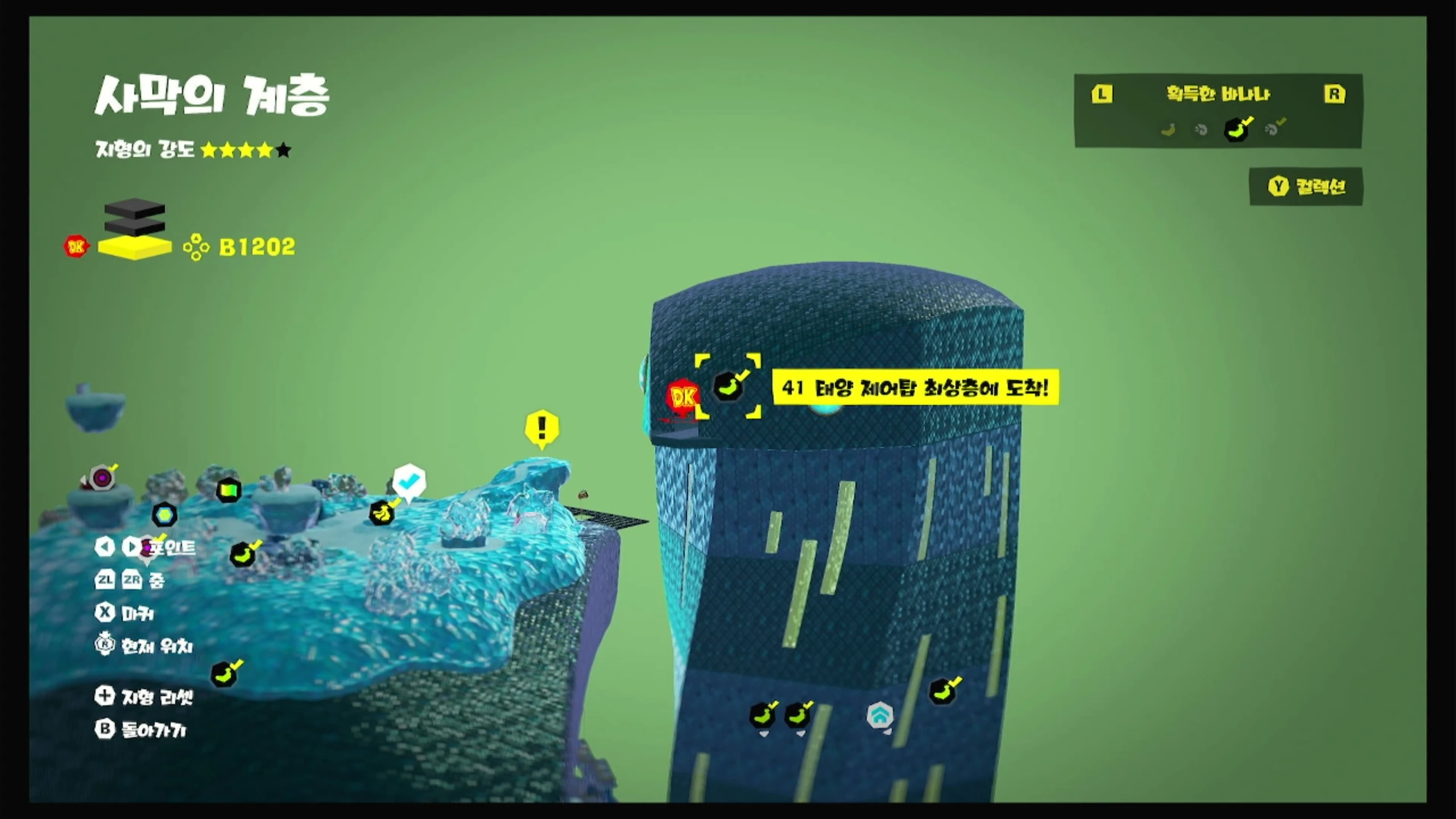Read the 41 태양 제어탑 banana label
Screen dimensions: 1456x819
point(915,388)
